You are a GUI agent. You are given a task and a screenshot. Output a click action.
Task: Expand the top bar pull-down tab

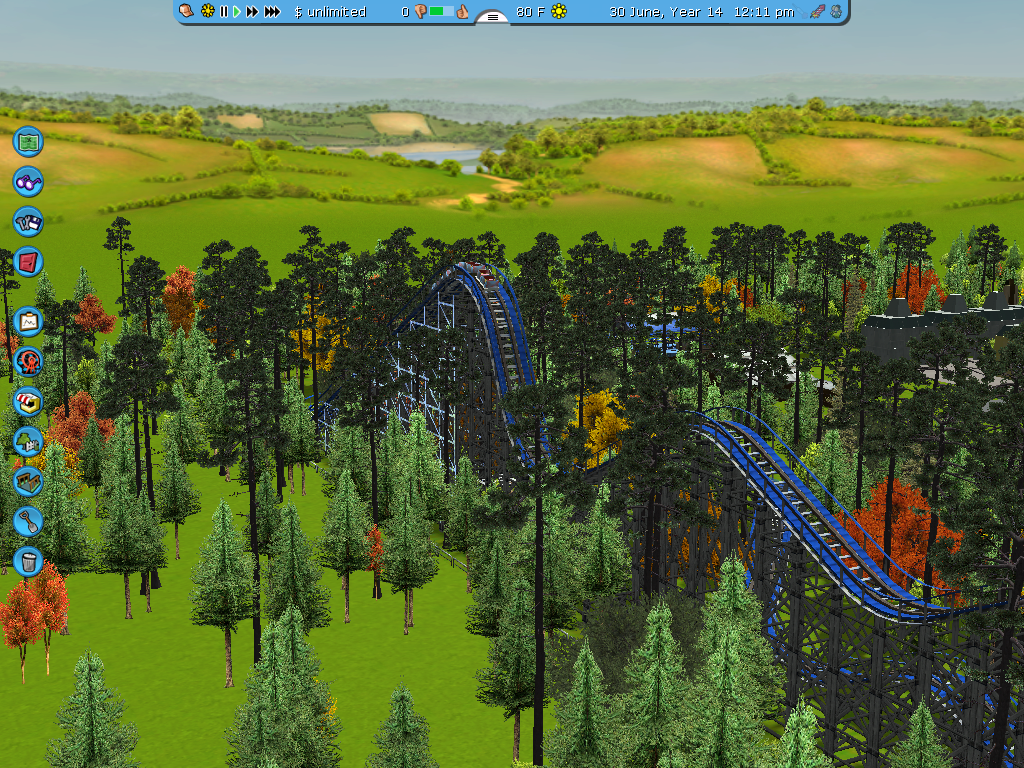tap(491, 17)
